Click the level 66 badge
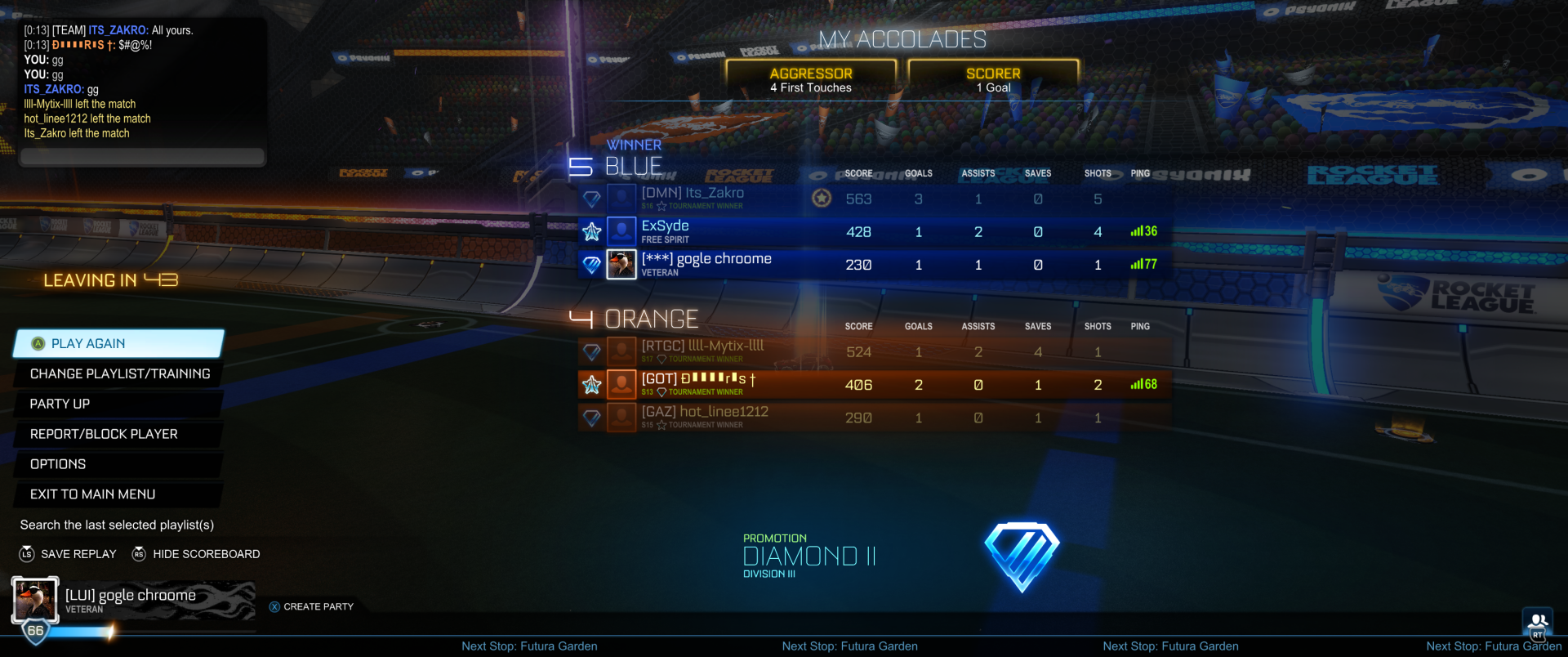Viewport: 1568px width, 657px height. pyautogui.click(x=33, y=630)
